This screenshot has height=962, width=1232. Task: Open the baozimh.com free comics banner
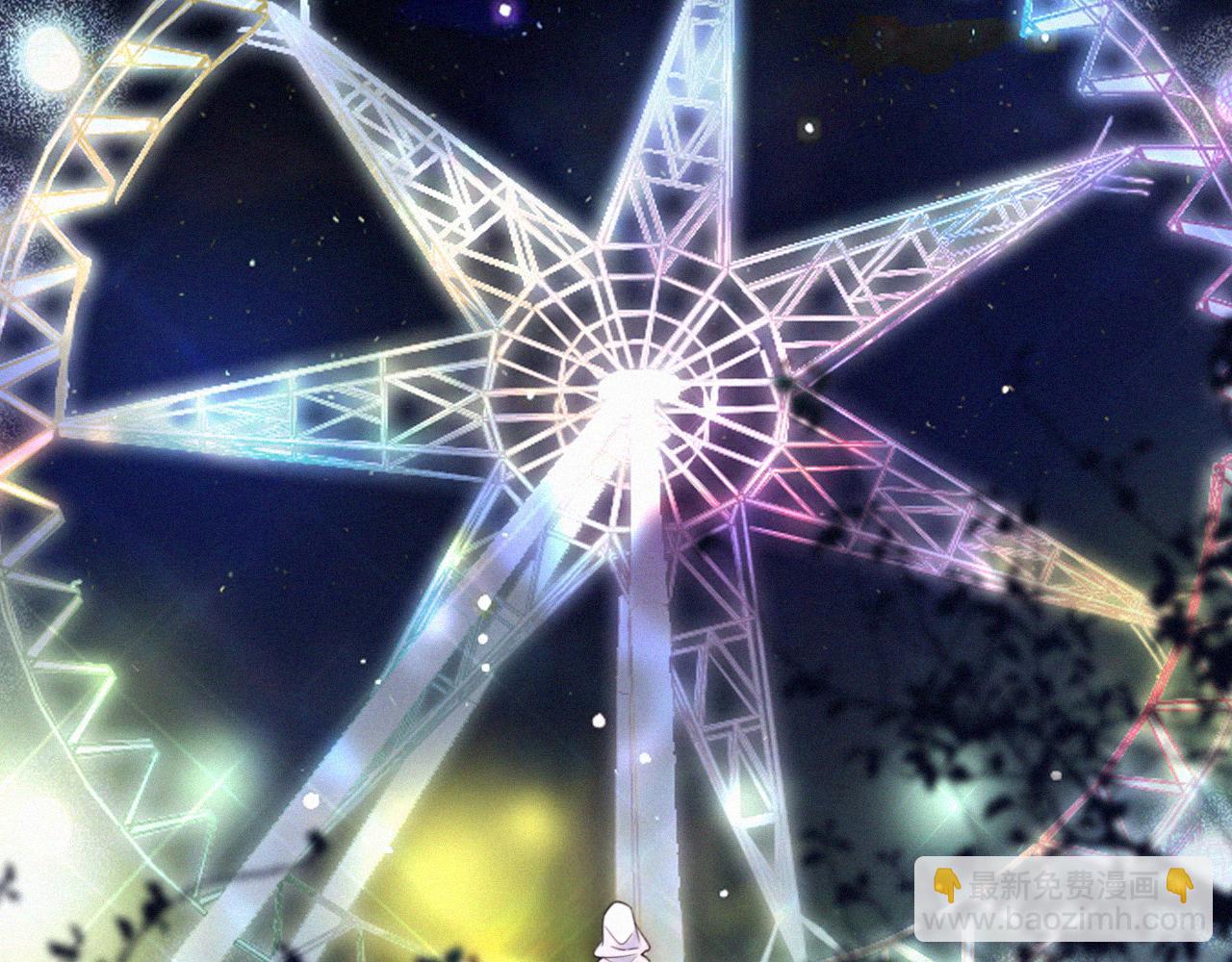[x=1063, y=899]
